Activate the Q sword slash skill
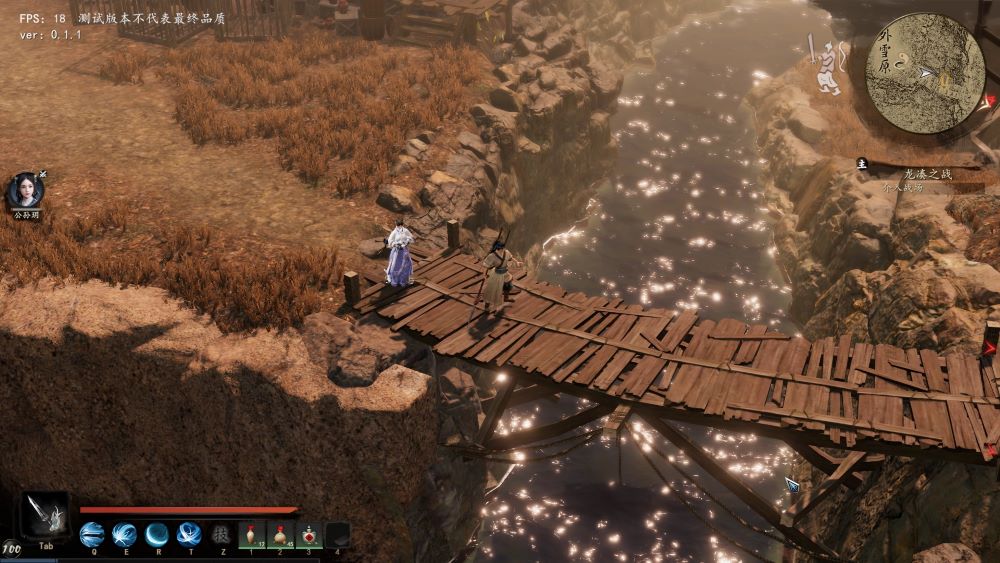Image resolution: width=1000 pixels, height=563 pixels. coord(92,534)
